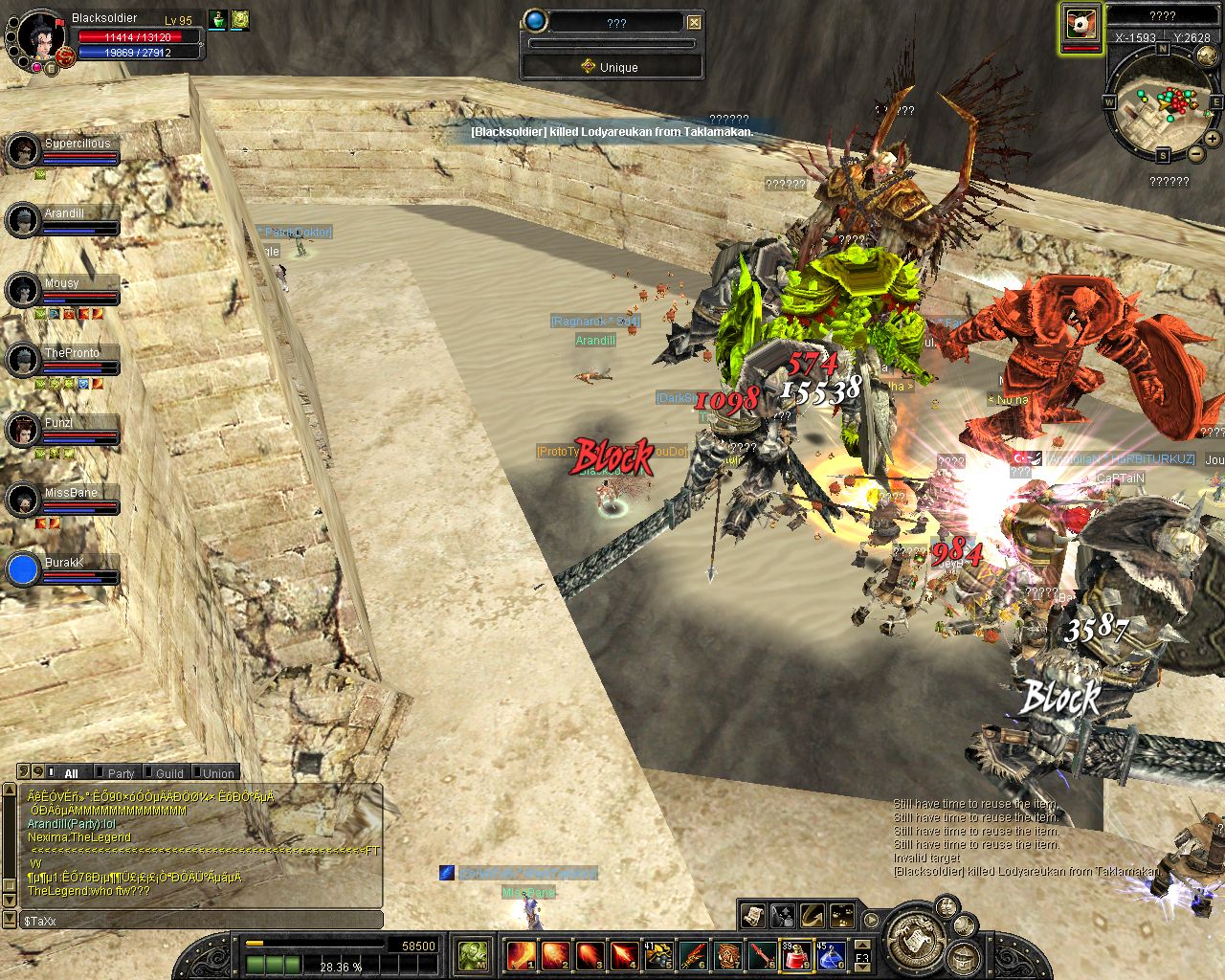Activate the fire skill in hotbar slot 1
1225x980 pixels.
coord(522,955)
